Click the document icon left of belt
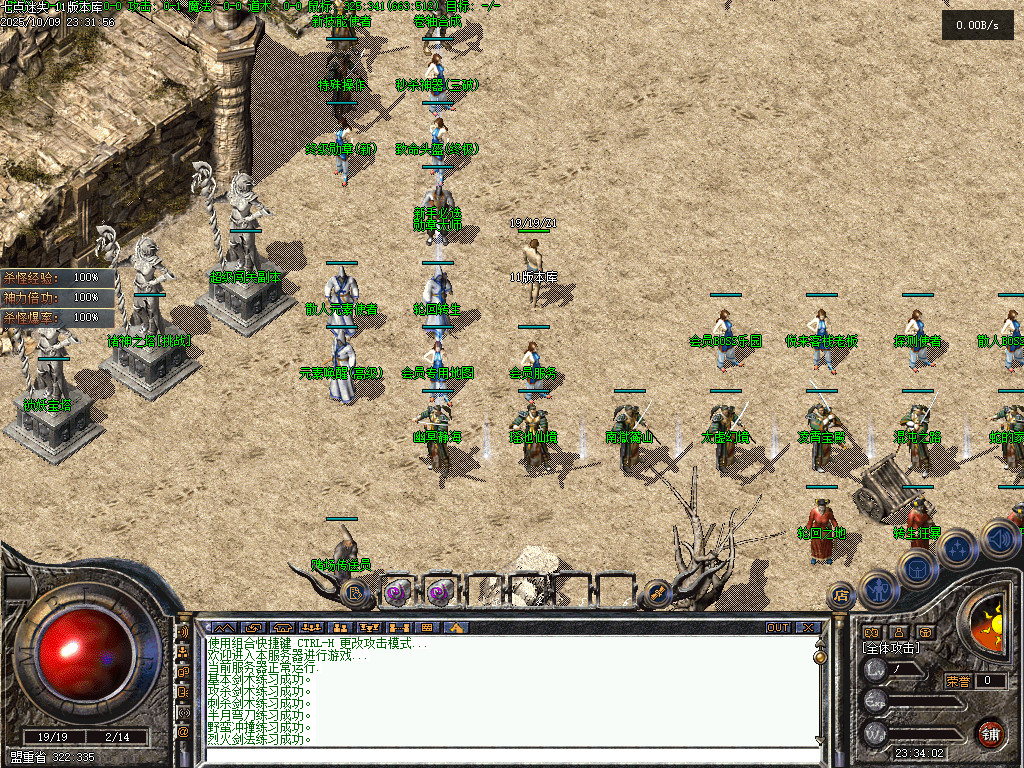Viewport: 1024px width, 768px height. click(x=355, y=592)
